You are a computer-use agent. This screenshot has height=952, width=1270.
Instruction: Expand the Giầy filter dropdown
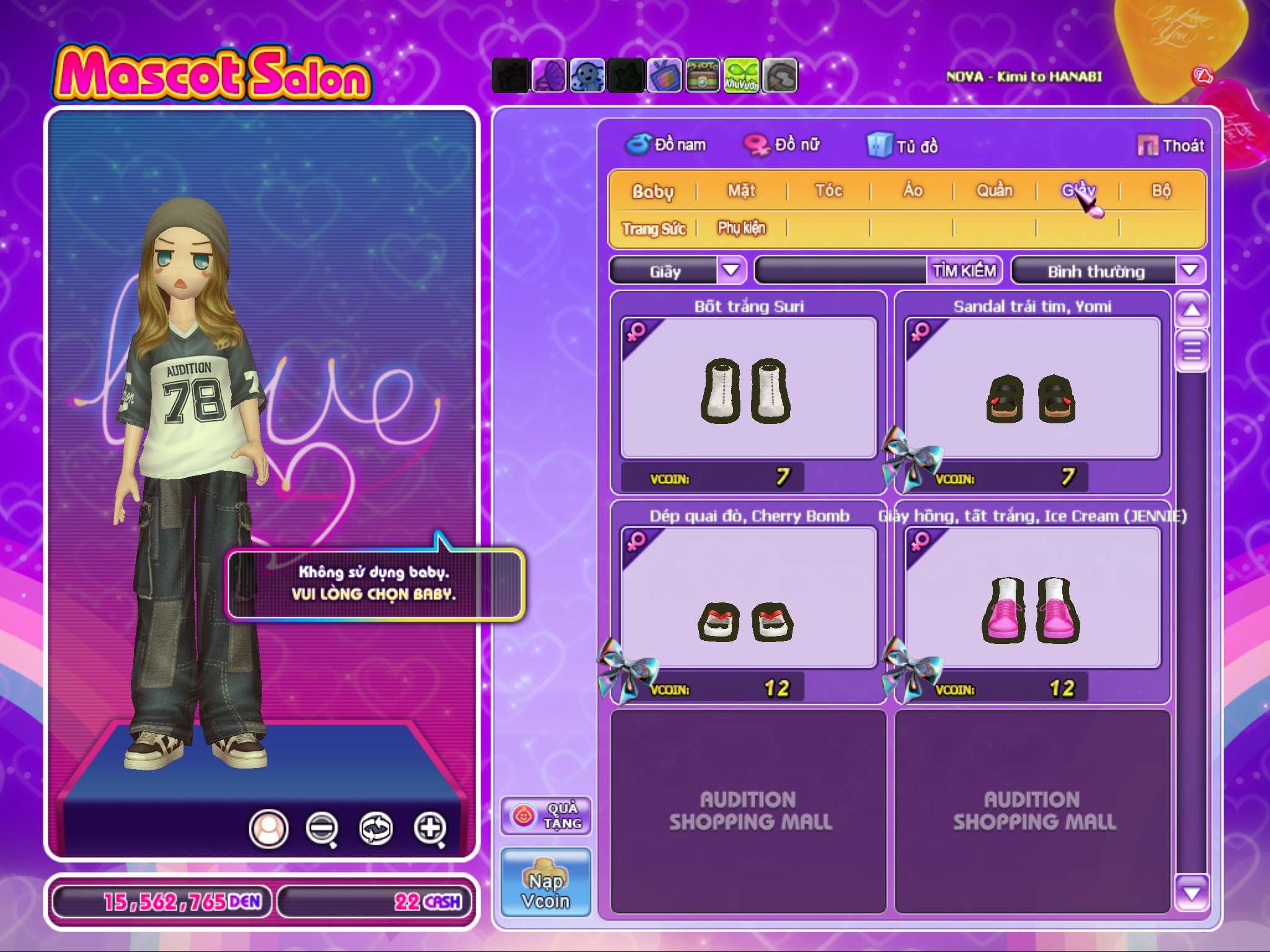pyautogui.click(x=732, y=270)
